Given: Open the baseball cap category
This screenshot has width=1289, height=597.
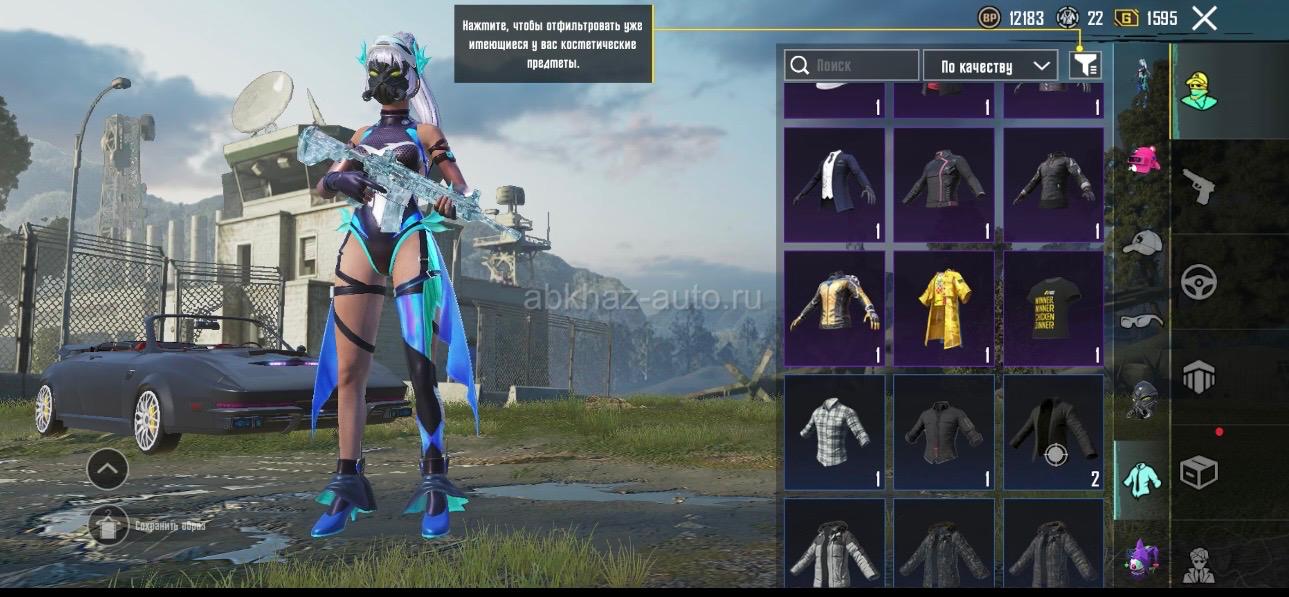Looking at the screenshot, I should [x=1142, y=242].
